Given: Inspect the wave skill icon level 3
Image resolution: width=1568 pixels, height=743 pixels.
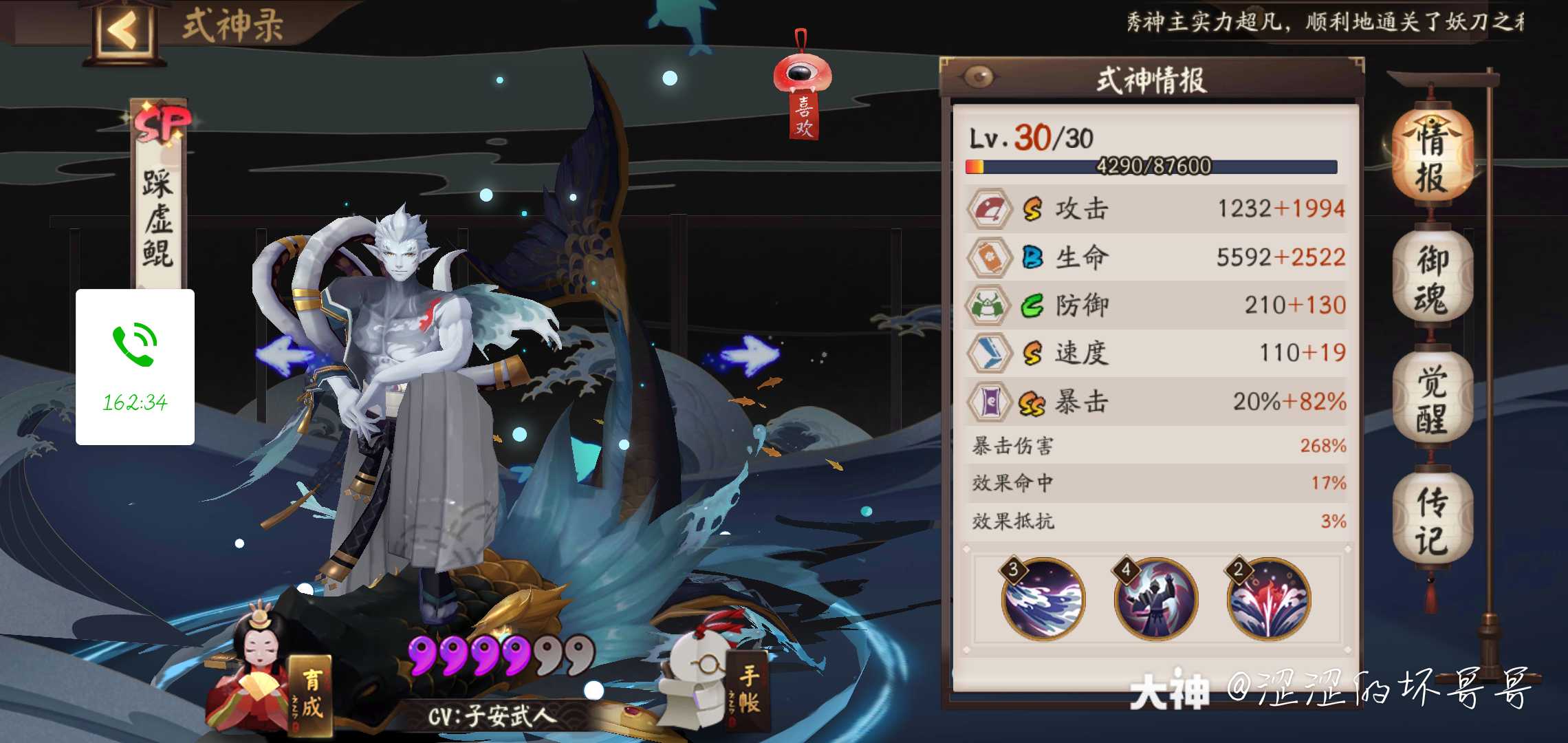Looking at the screenshot, I should point(1043,599).
